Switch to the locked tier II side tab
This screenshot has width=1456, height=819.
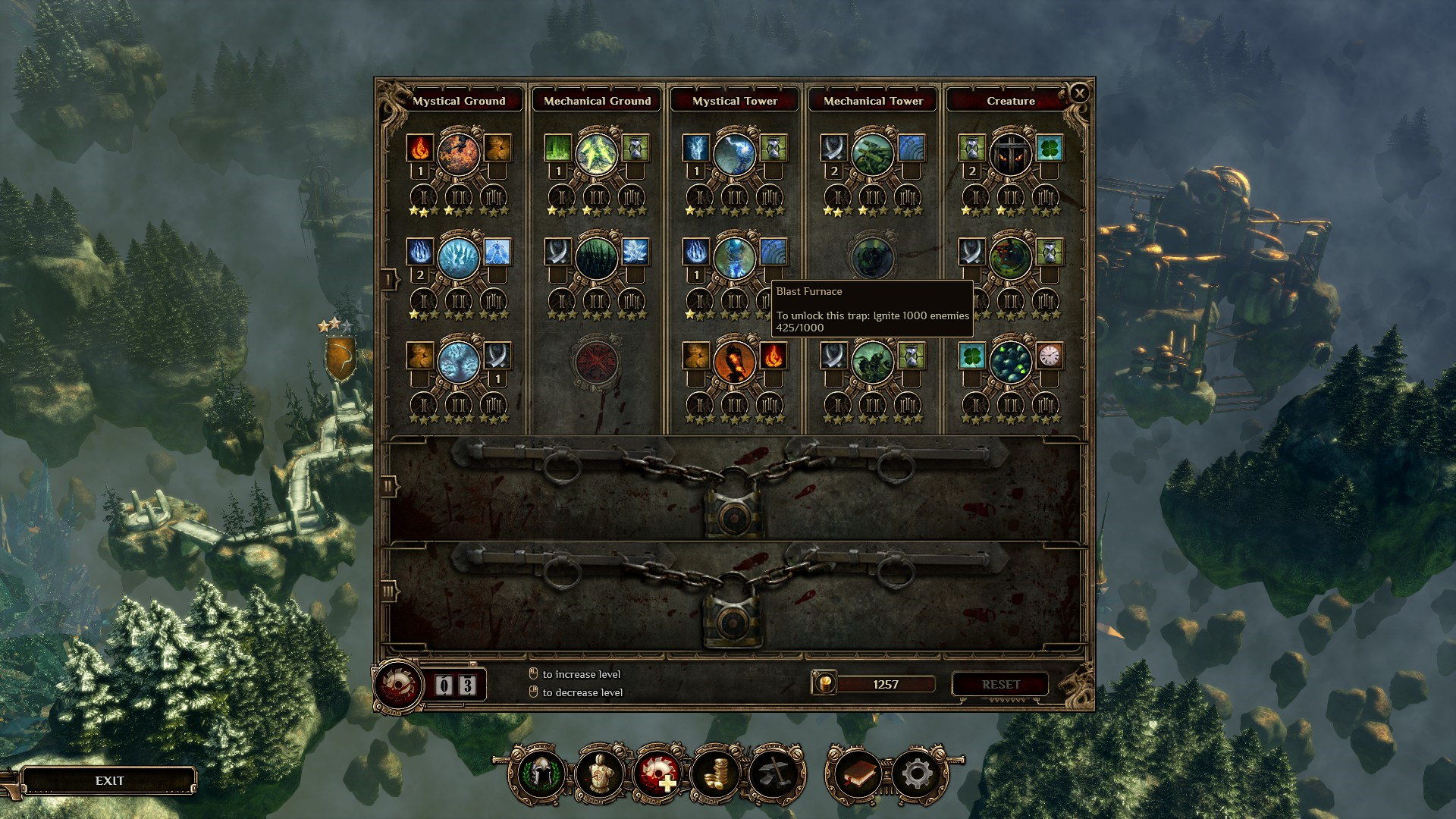389,486
